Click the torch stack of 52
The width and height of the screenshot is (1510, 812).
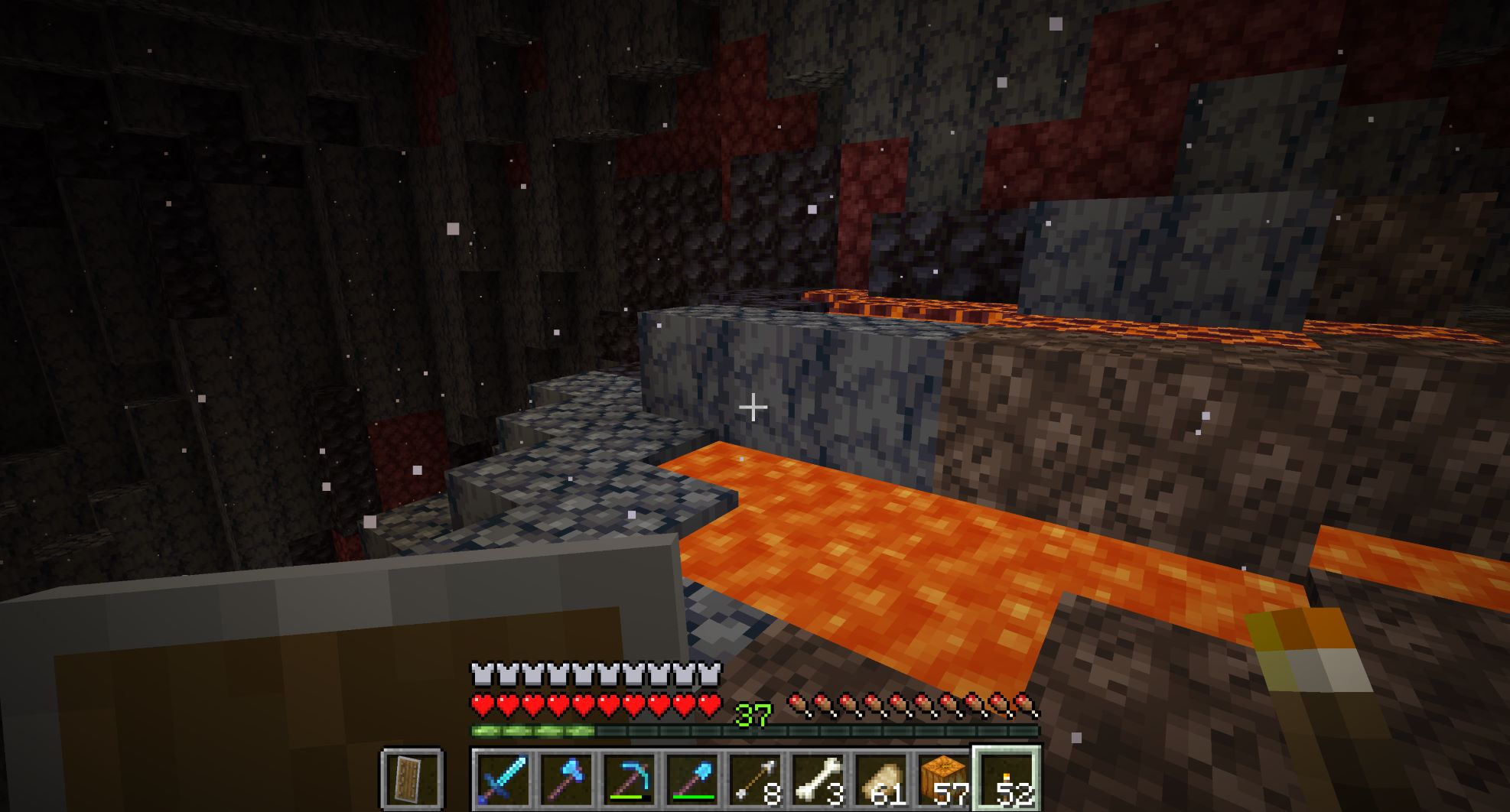click(x=1006, y=780)
